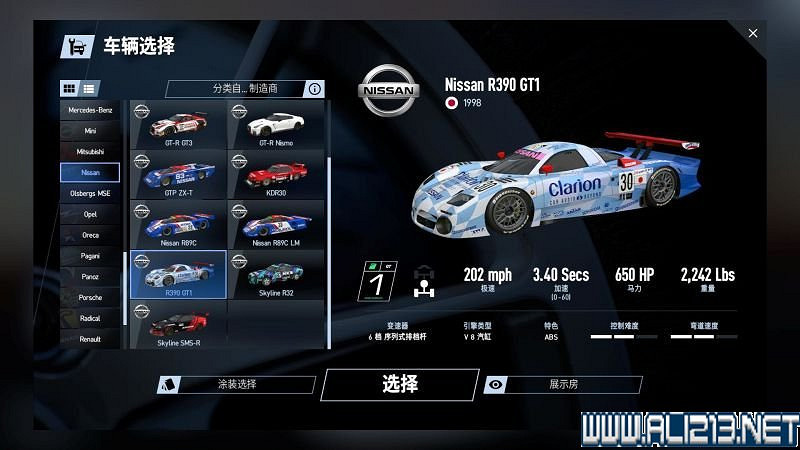
Task: Open the livery selection (涂装选择)
Action: (237, 384)
